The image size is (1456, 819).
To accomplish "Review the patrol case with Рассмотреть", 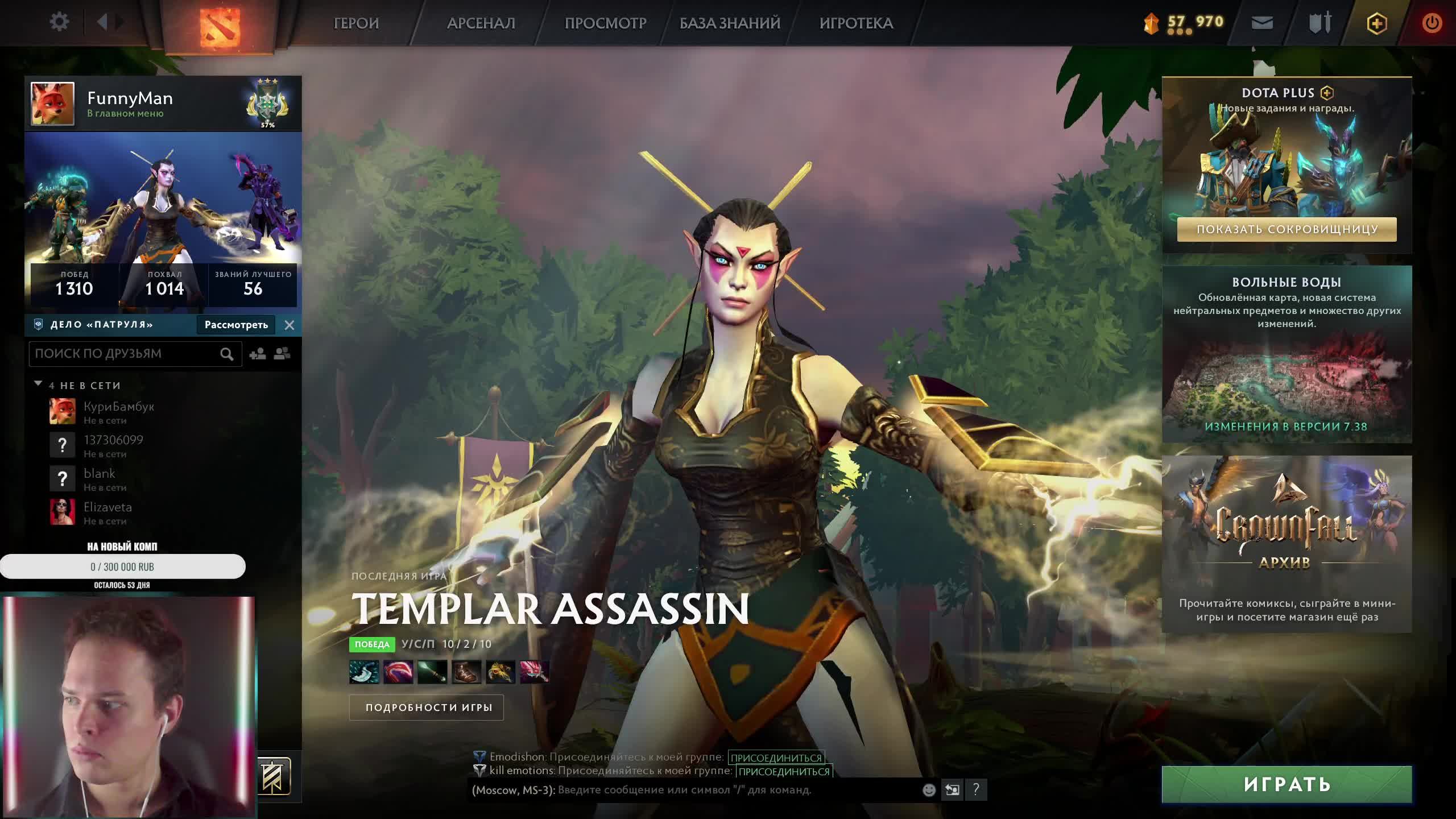I will point(236,325).
